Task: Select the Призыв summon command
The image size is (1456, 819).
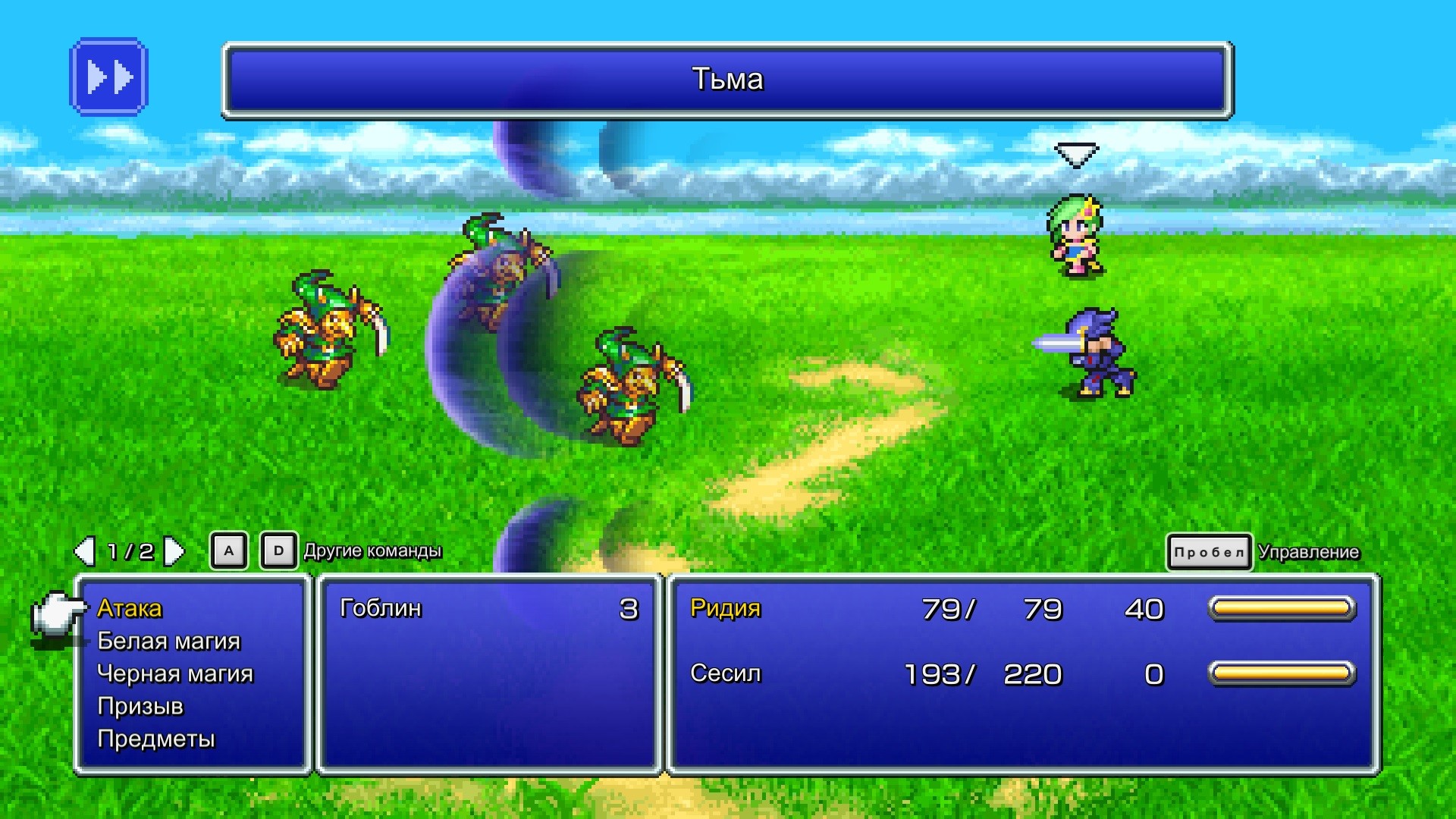Action: 140,706
